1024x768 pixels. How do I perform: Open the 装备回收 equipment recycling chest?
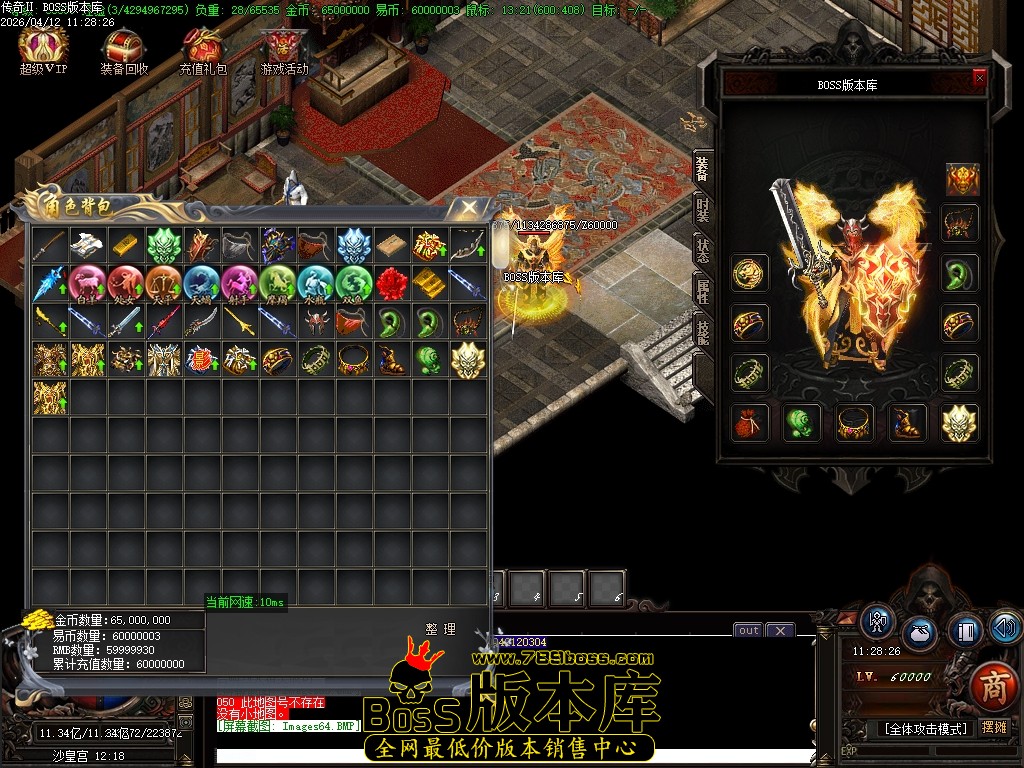[x=124, y=50]
